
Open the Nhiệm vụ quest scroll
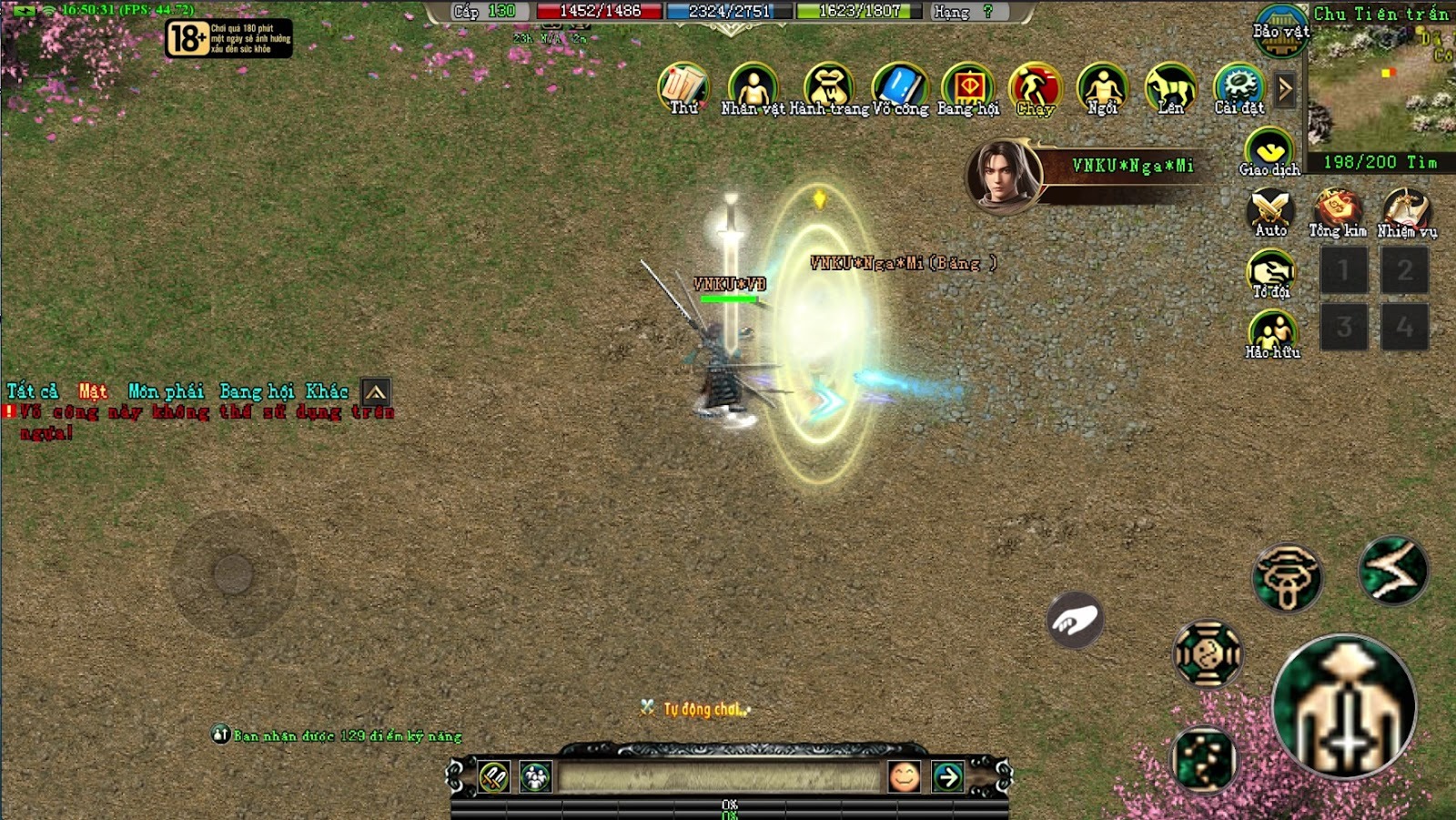(x=1406, y=211)
